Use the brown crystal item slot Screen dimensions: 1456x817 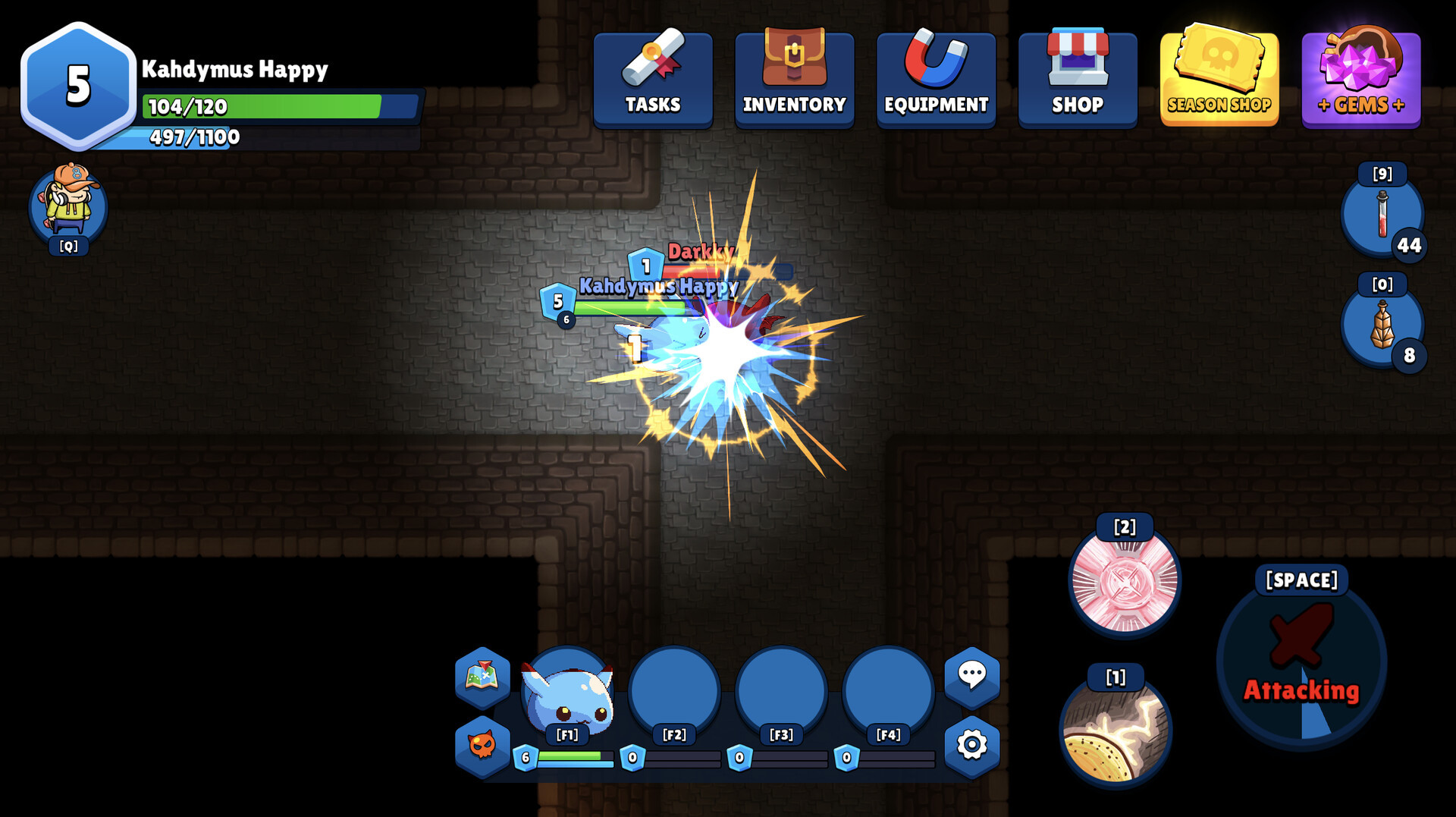1382,325
